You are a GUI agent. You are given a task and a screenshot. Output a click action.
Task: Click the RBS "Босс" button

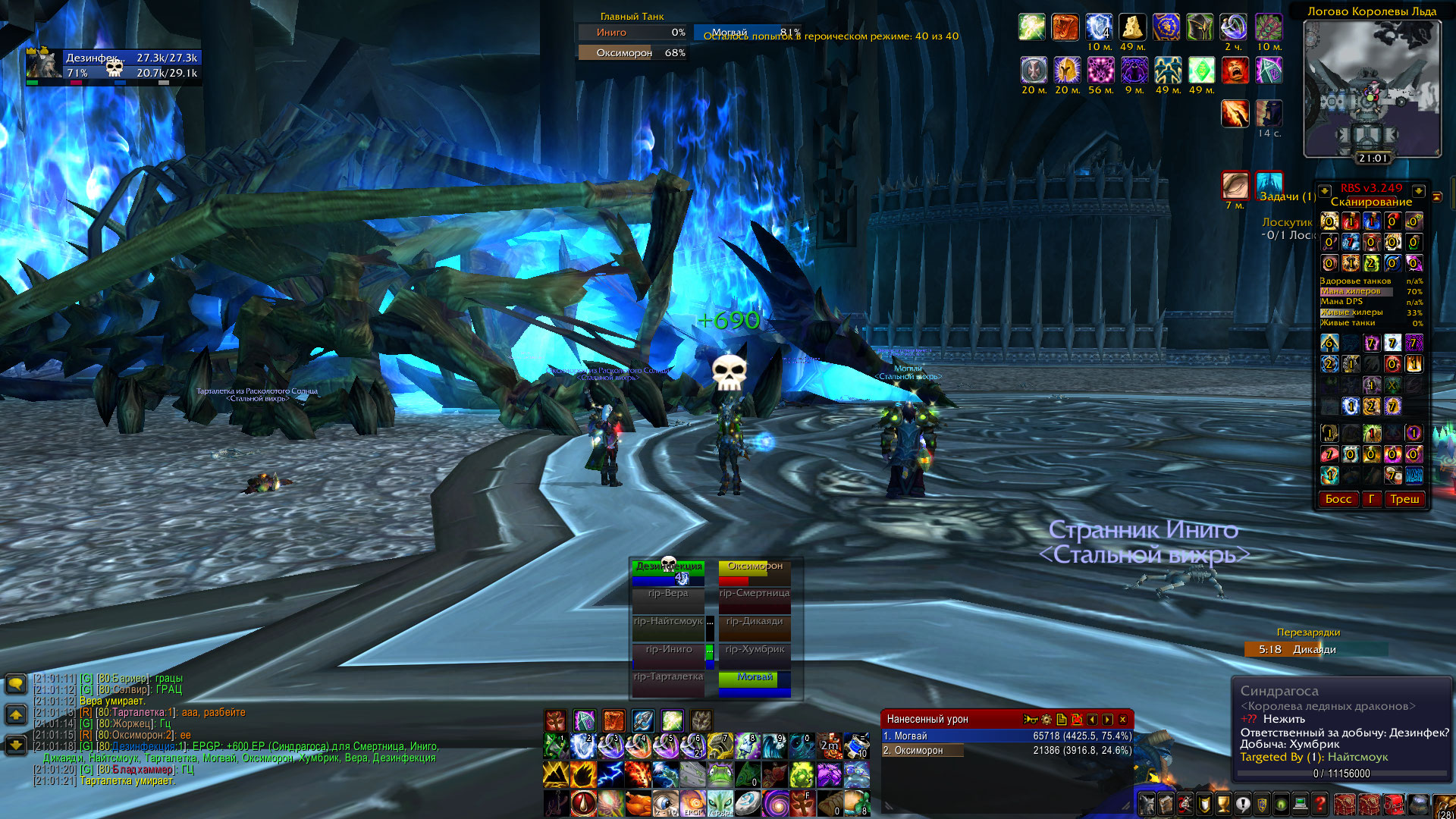pos(1338,499)
